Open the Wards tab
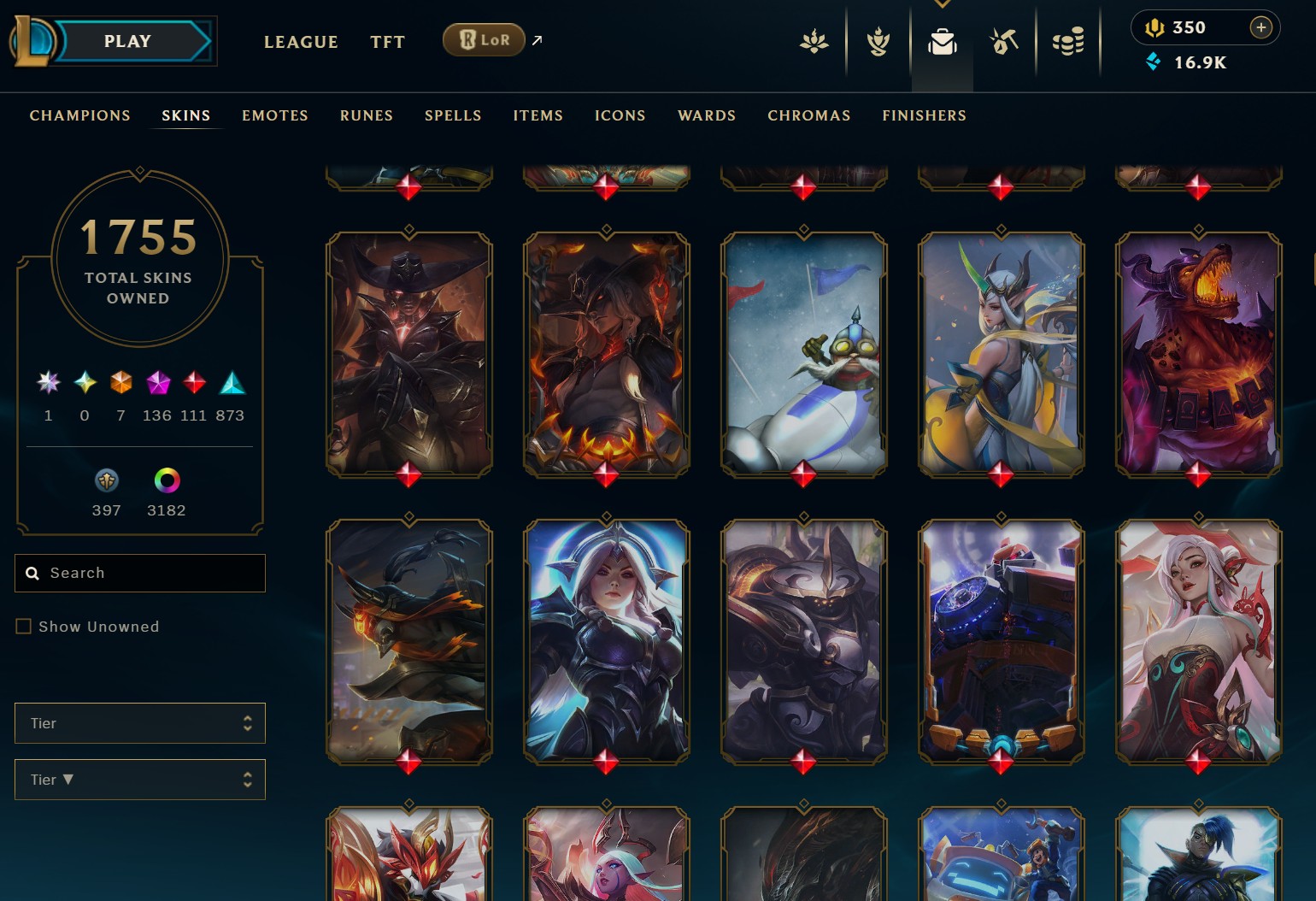The width and height of the screenshot is (1316, 901). pyautogui.click(x=707, y=115)
